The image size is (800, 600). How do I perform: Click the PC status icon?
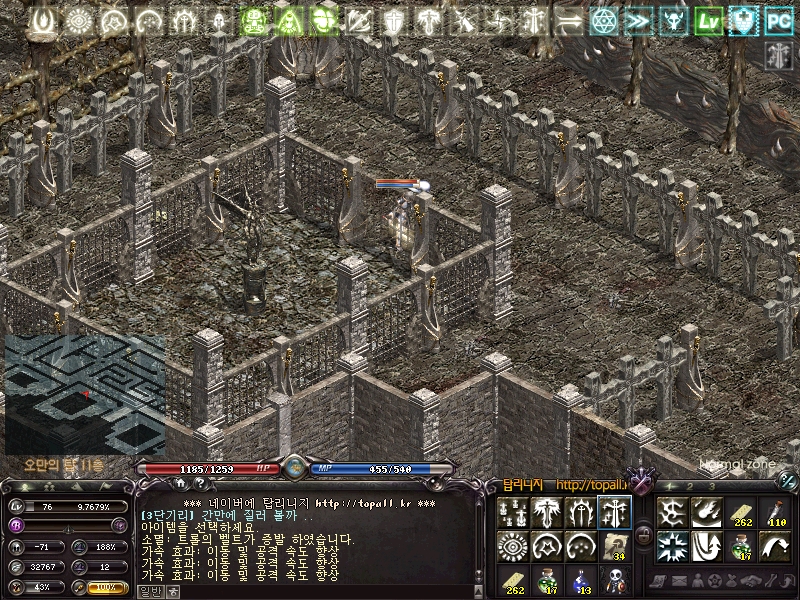[x=778, y=21]
